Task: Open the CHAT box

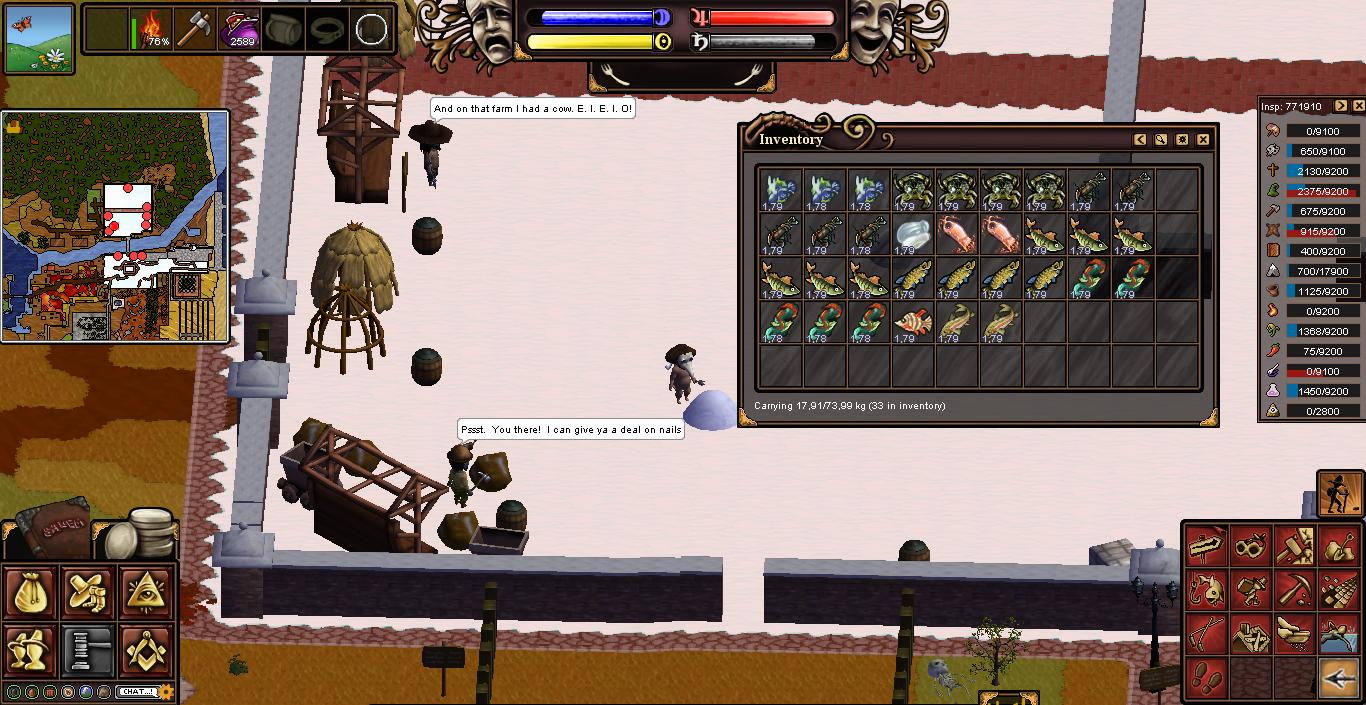Action: pyautogui.click(x=135, y=691)
